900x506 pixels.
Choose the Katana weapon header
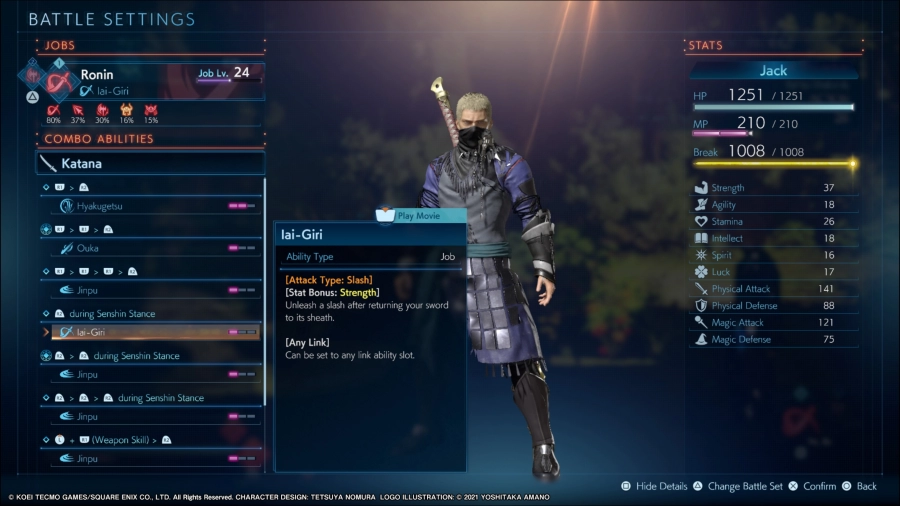(x=151, y=163)
